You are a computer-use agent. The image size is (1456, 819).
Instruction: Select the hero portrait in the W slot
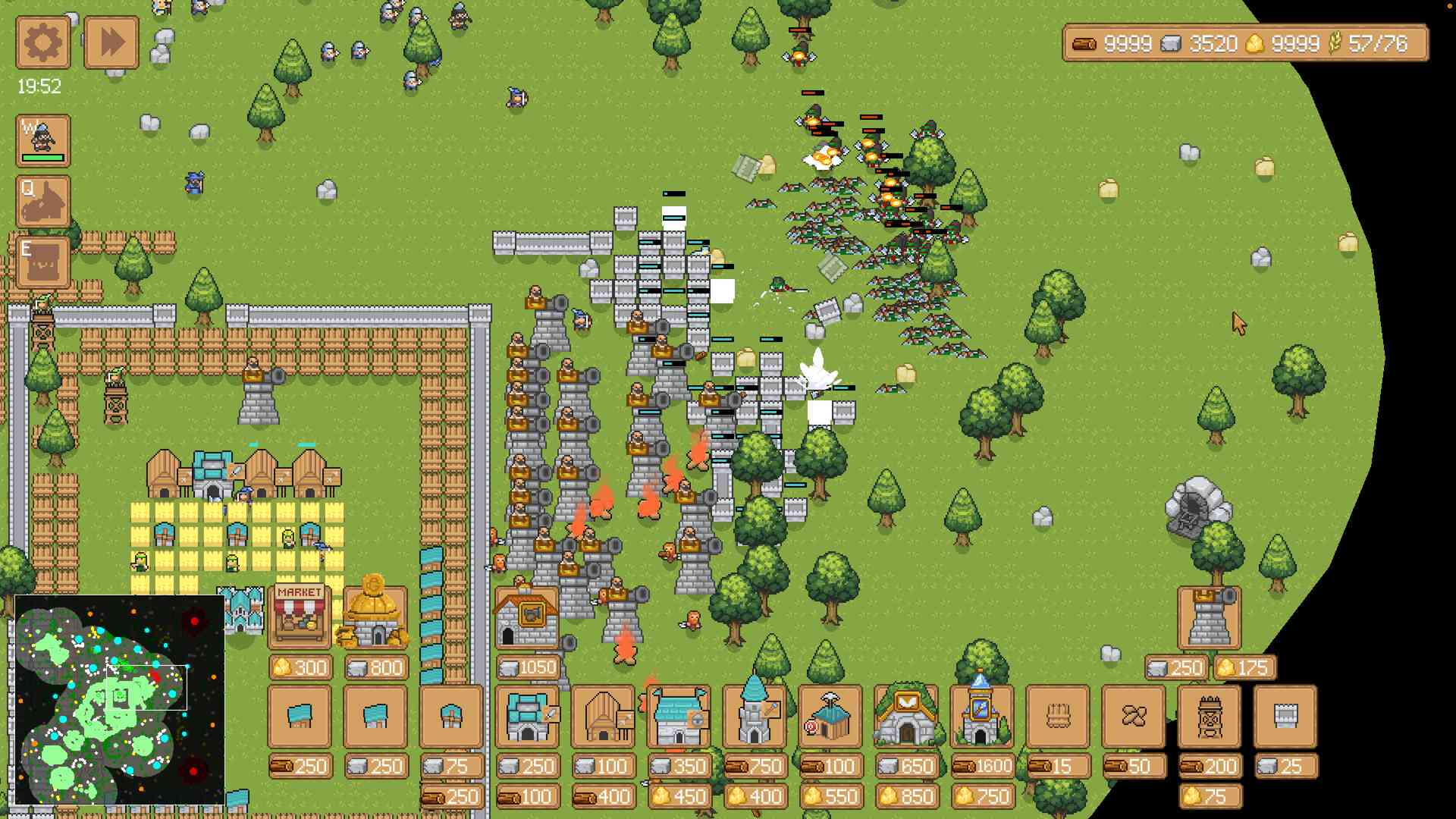point(42,140)
